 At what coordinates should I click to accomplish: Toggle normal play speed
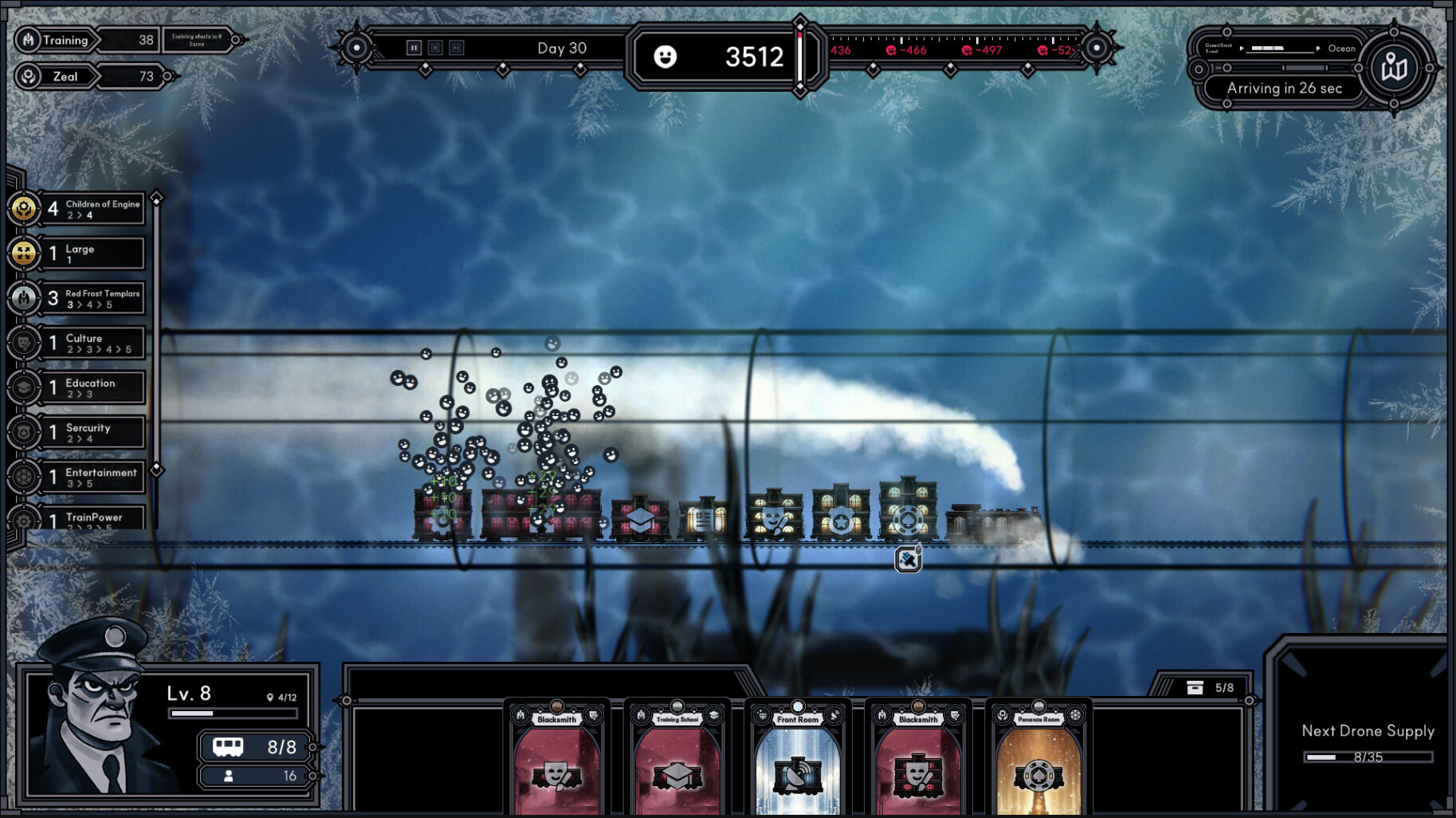434,48
